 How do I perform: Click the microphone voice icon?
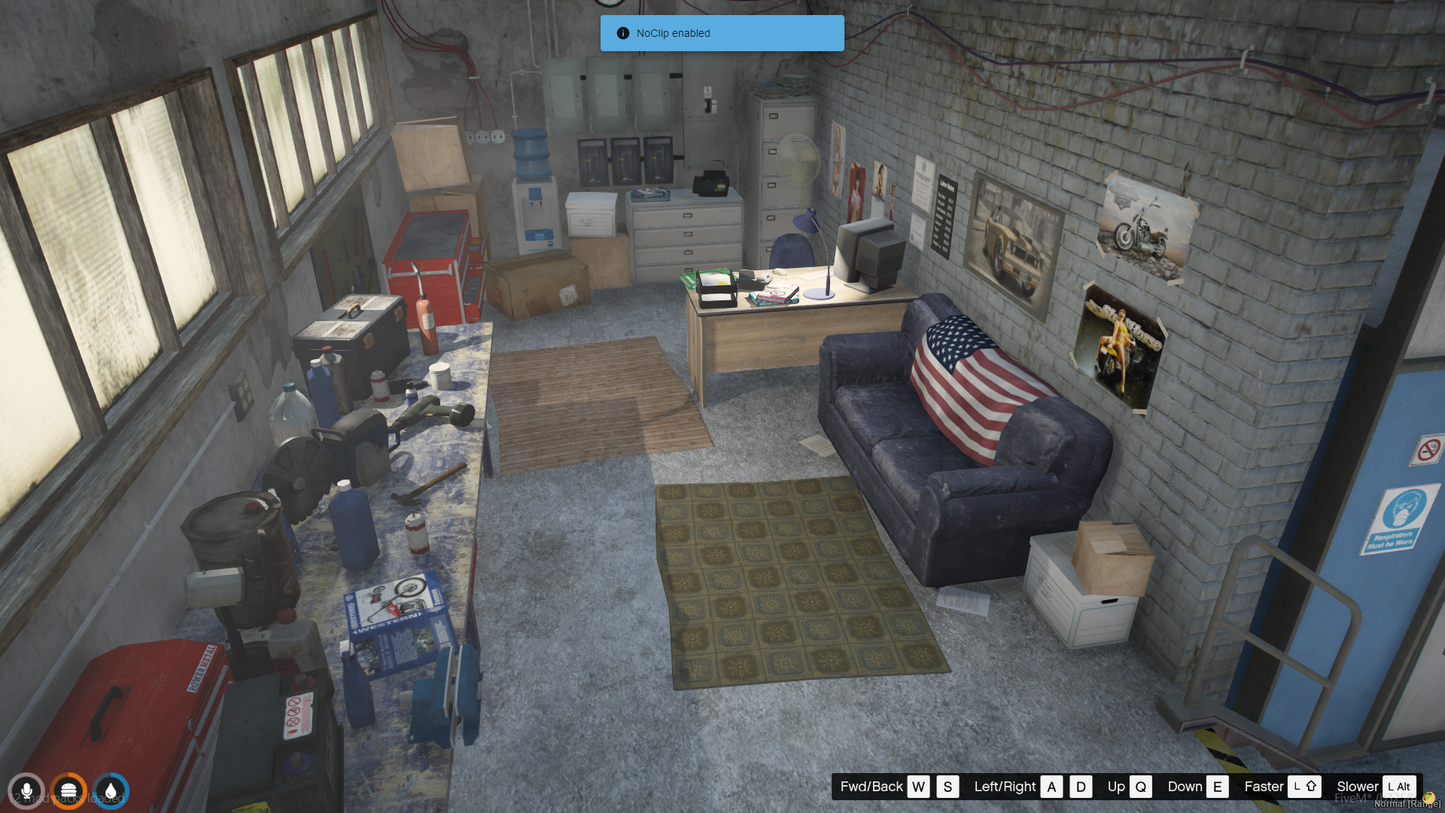27,791
